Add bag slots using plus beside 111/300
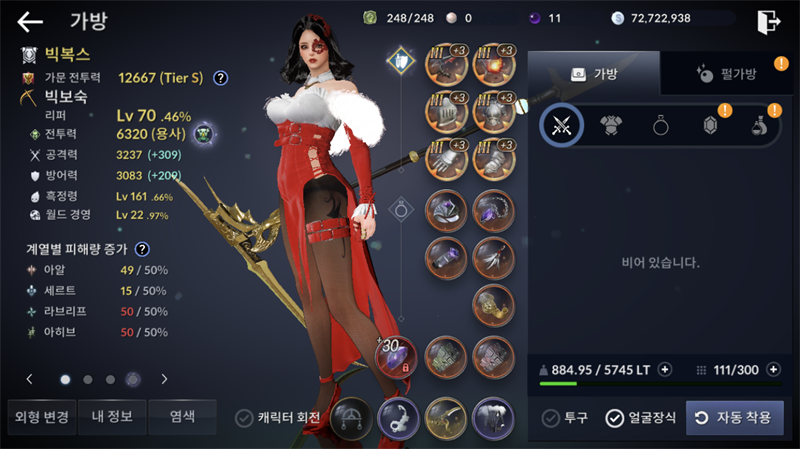Screen dimensions: 800x449 coord(772,370)
